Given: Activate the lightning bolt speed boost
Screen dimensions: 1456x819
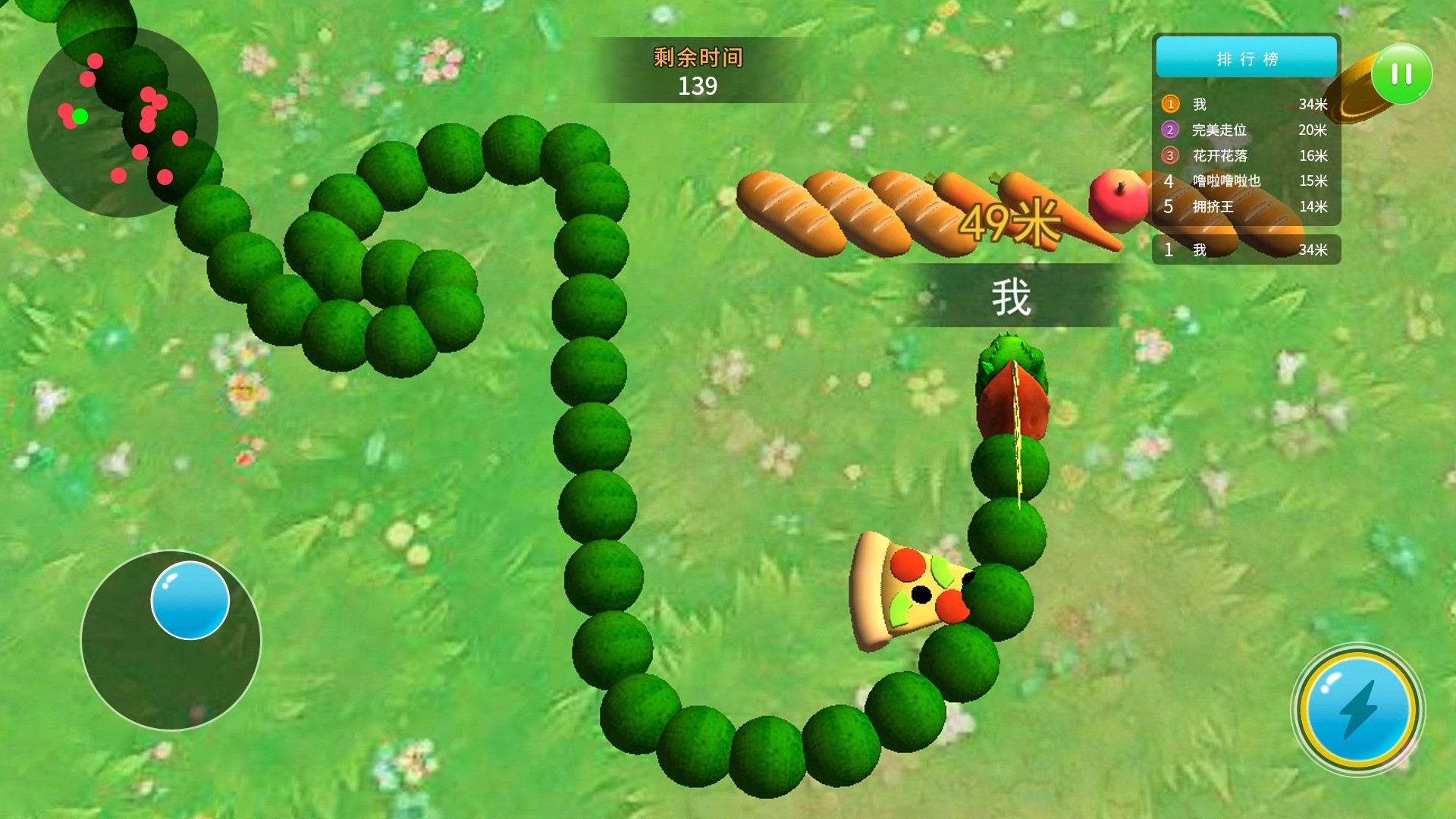Looking at the screenshot, I should pos(1357,710).
